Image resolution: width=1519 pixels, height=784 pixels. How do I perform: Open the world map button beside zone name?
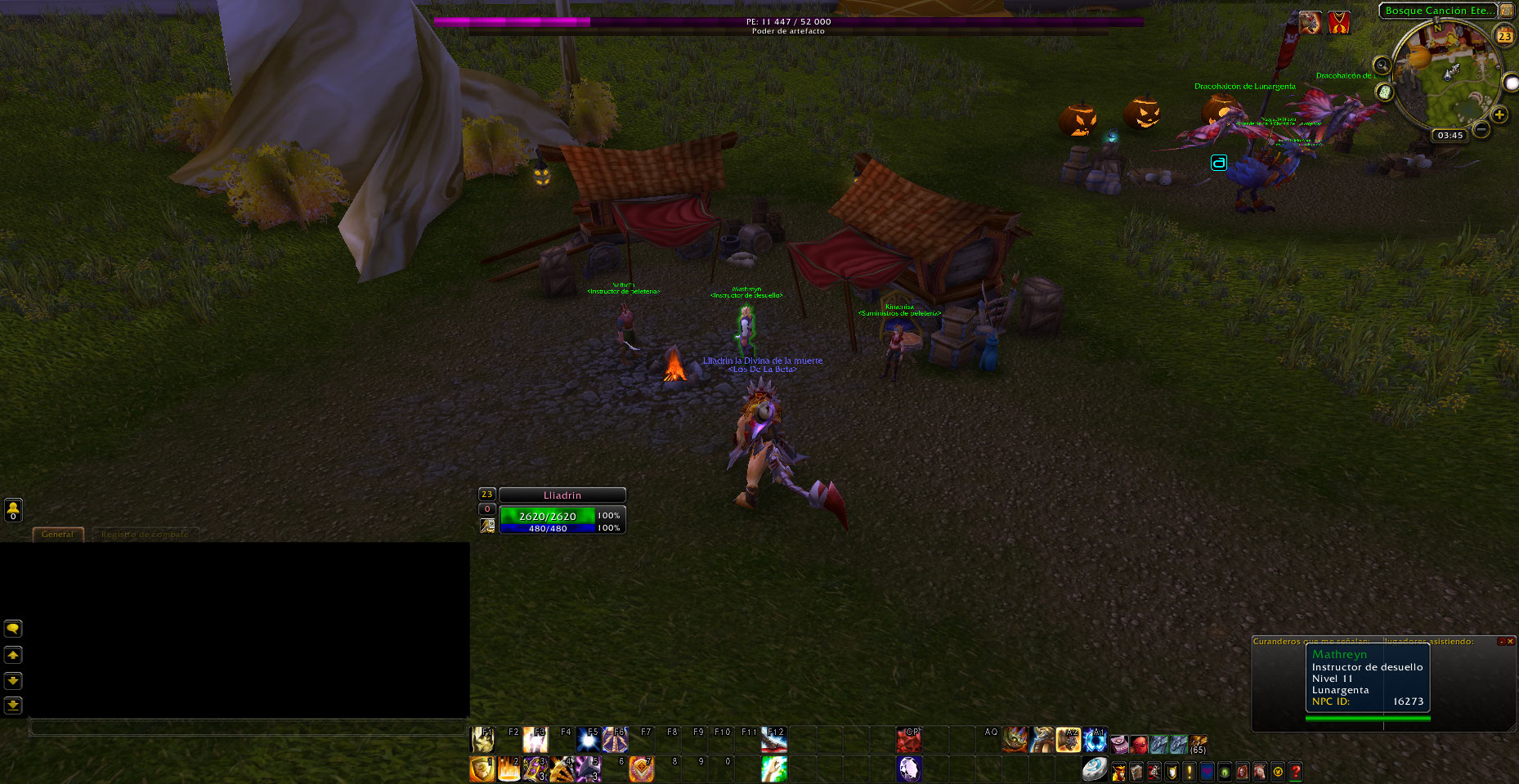point(1506,11)
